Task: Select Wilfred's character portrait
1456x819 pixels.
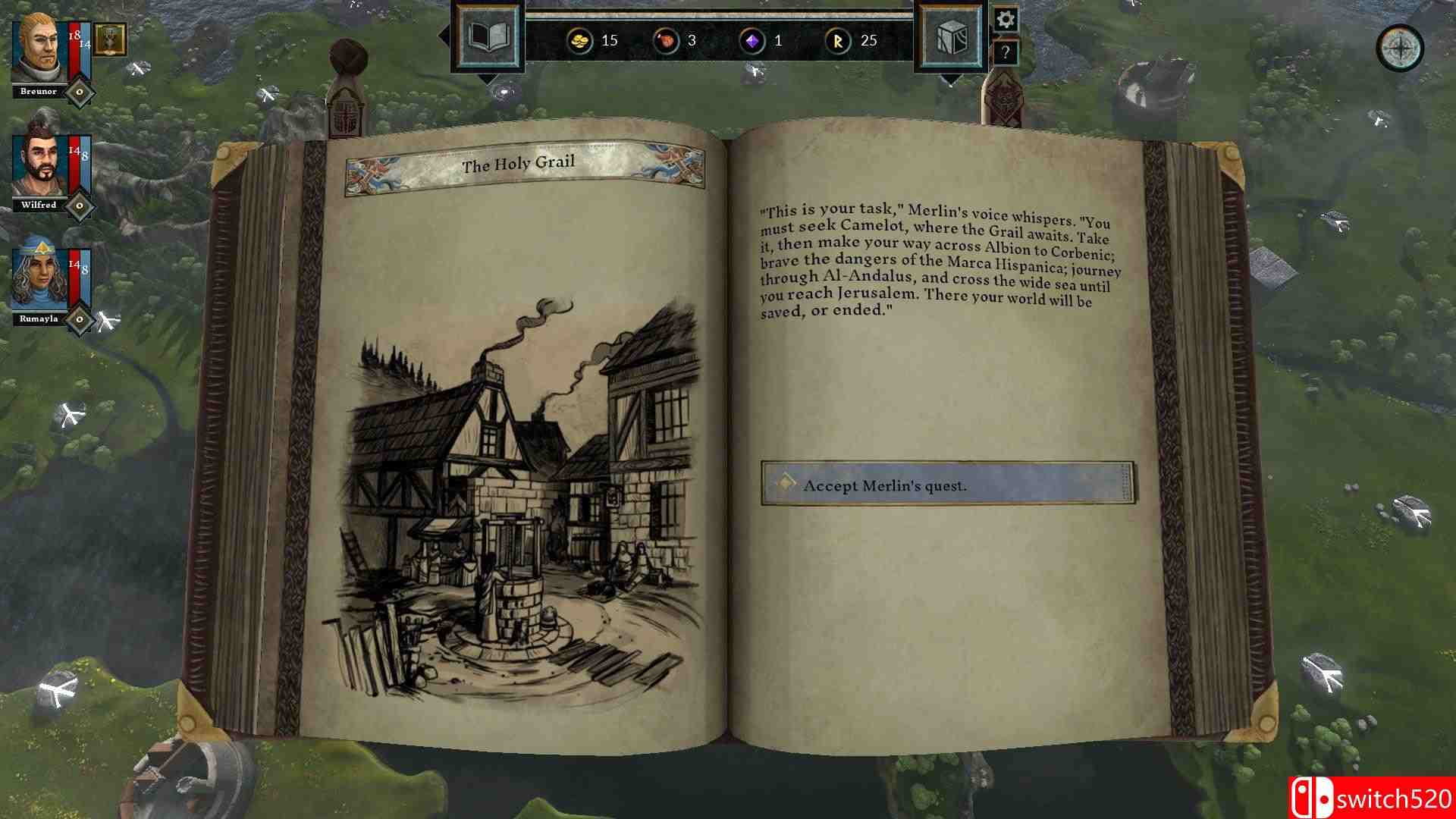Action: coord(39,165)
